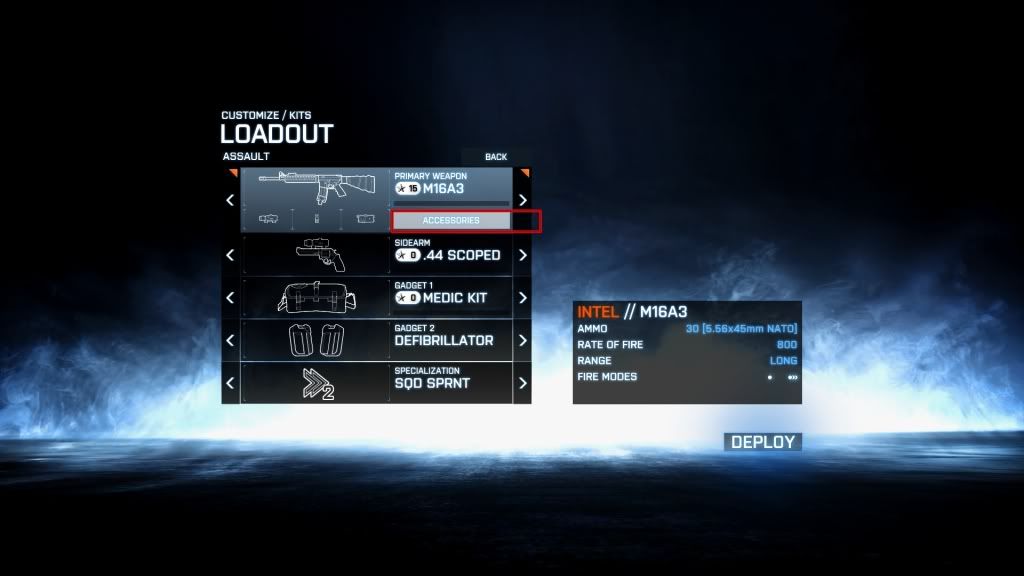Select the Medic Kit gadget slot
Viewport: 1024px width, 576px height.
pyautogui.click(x=376, y=298)
